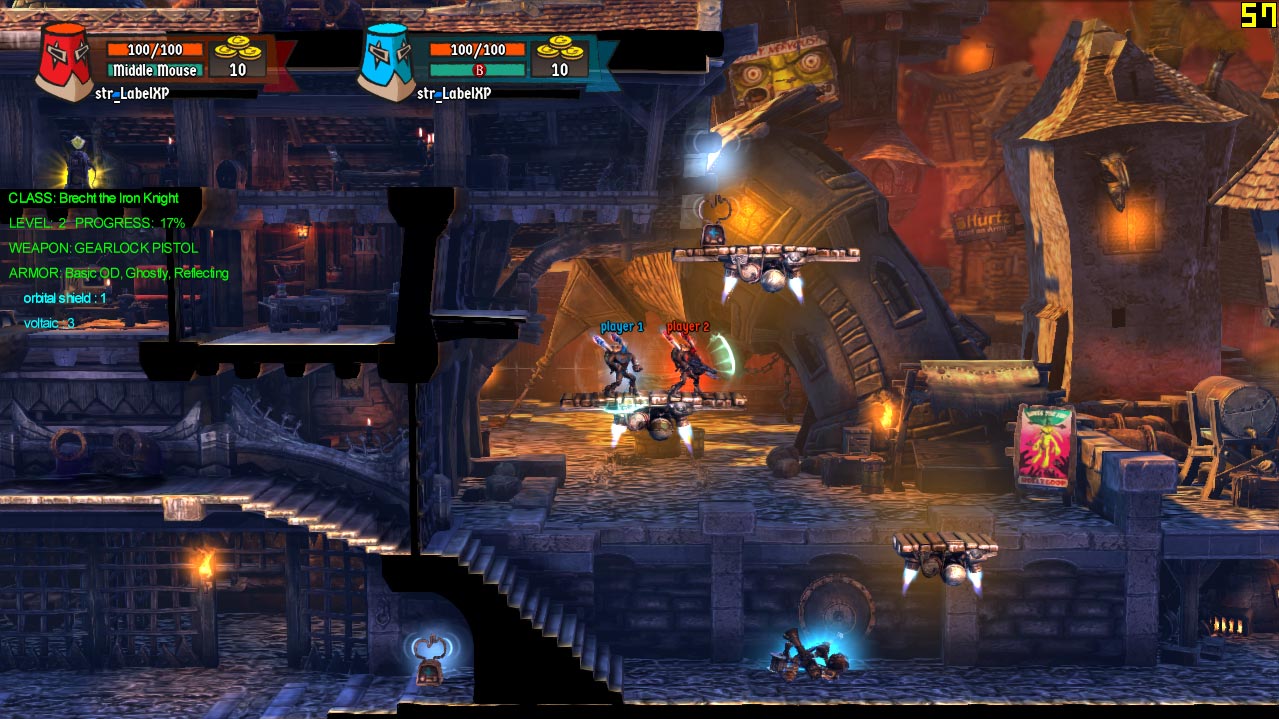Select the gold coin icon on blue player's panel

558,49
